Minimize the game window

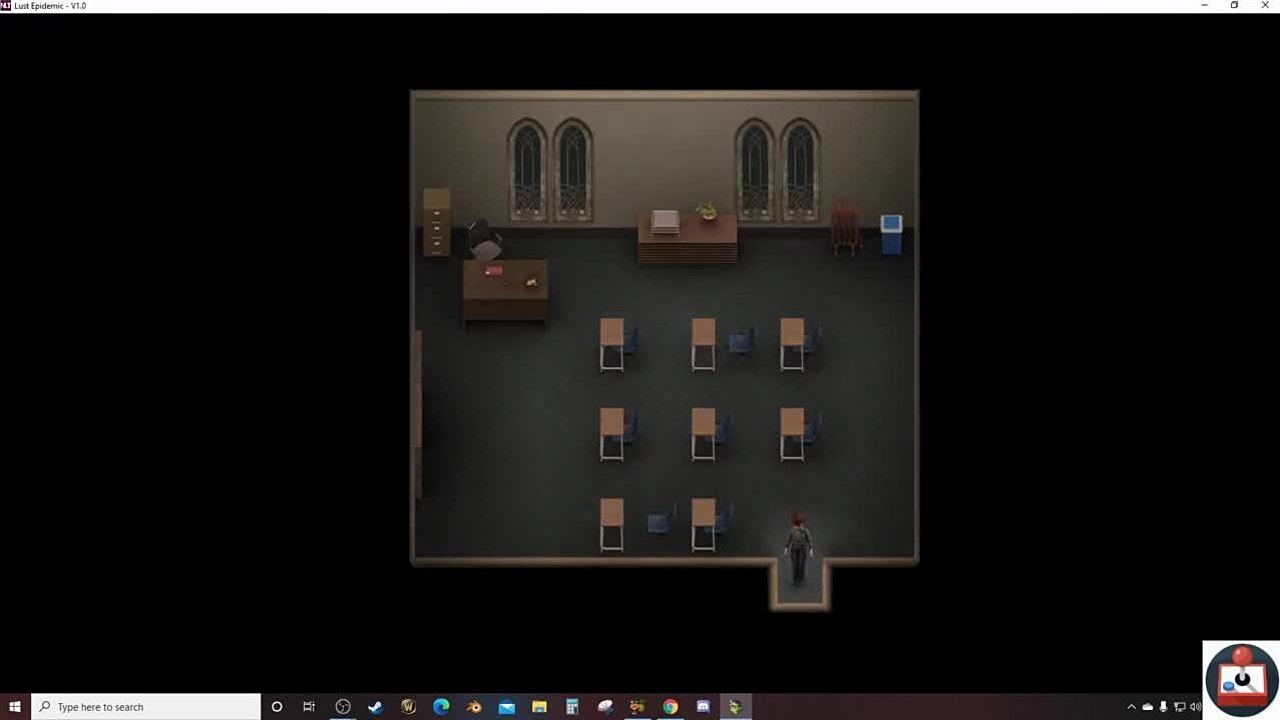(1204, 6)
